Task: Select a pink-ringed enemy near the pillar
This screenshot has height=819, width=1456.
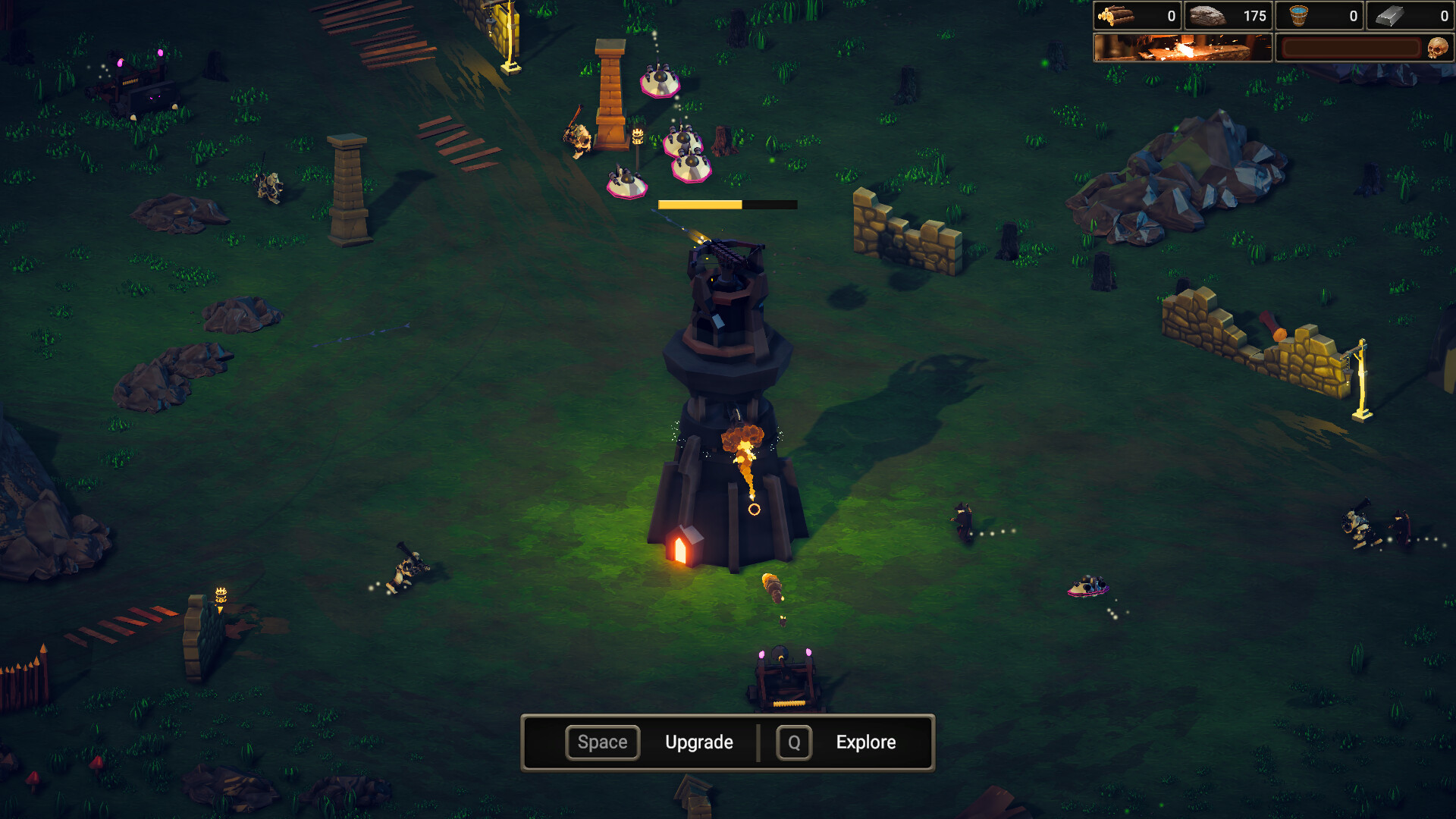Action: coord(661,80)
